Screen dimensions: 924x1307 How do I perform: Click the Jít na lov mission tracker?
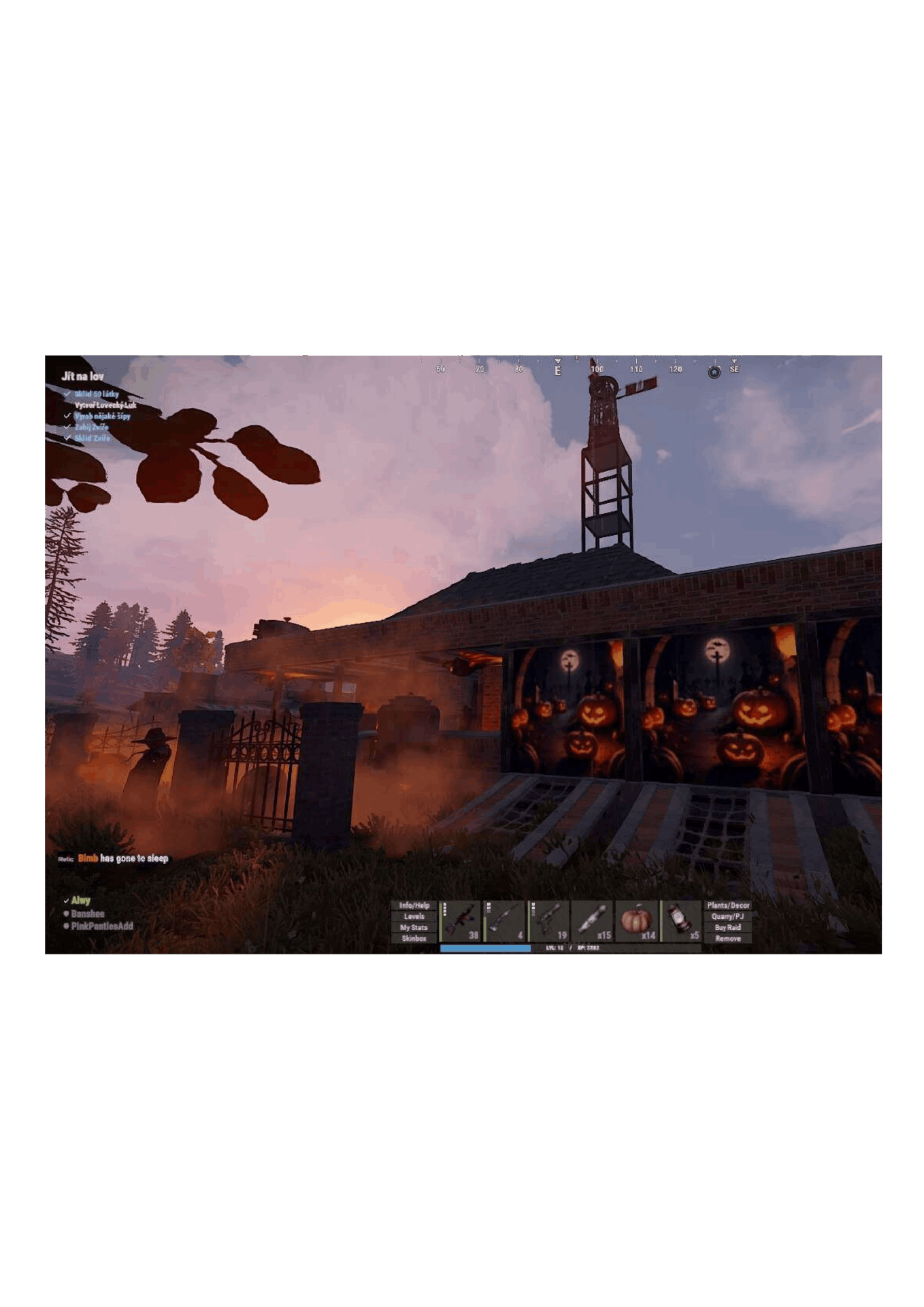83,376
